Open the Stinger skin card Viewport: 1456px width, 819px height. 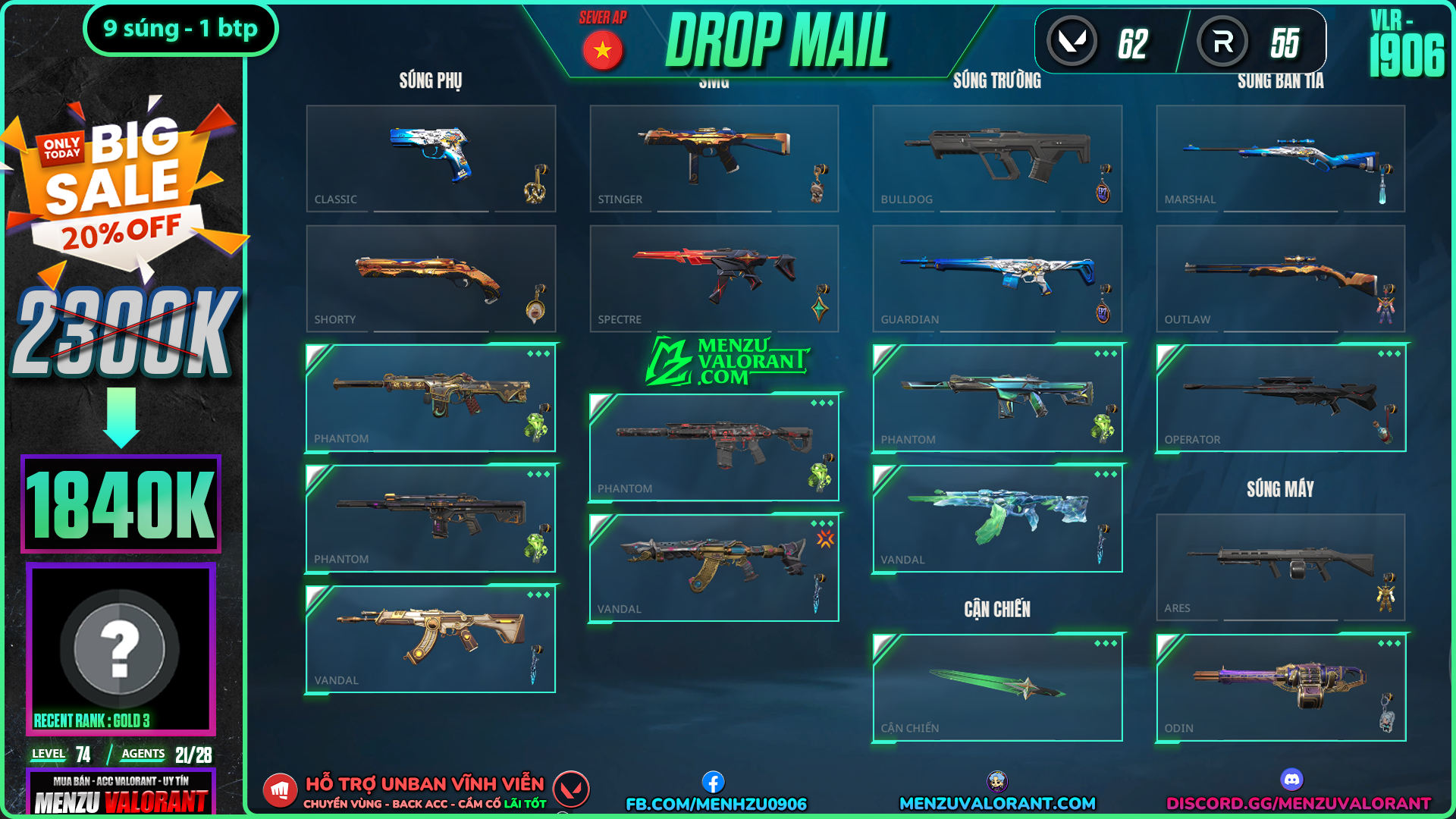[714, 158]
